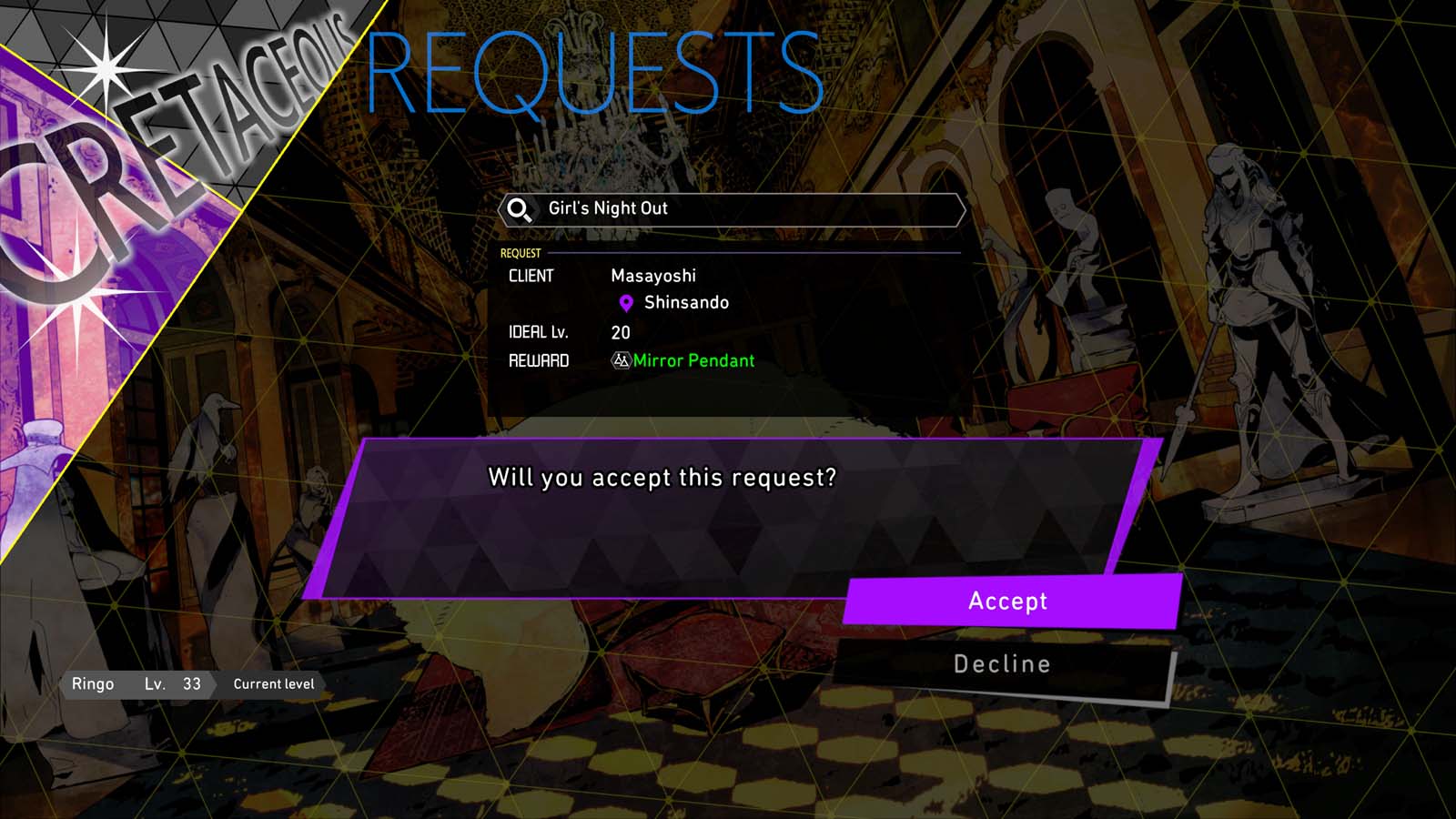This screenshot has height=819, width=1456.
Task: Select the Shinsando location text
Action: [684, 302]
